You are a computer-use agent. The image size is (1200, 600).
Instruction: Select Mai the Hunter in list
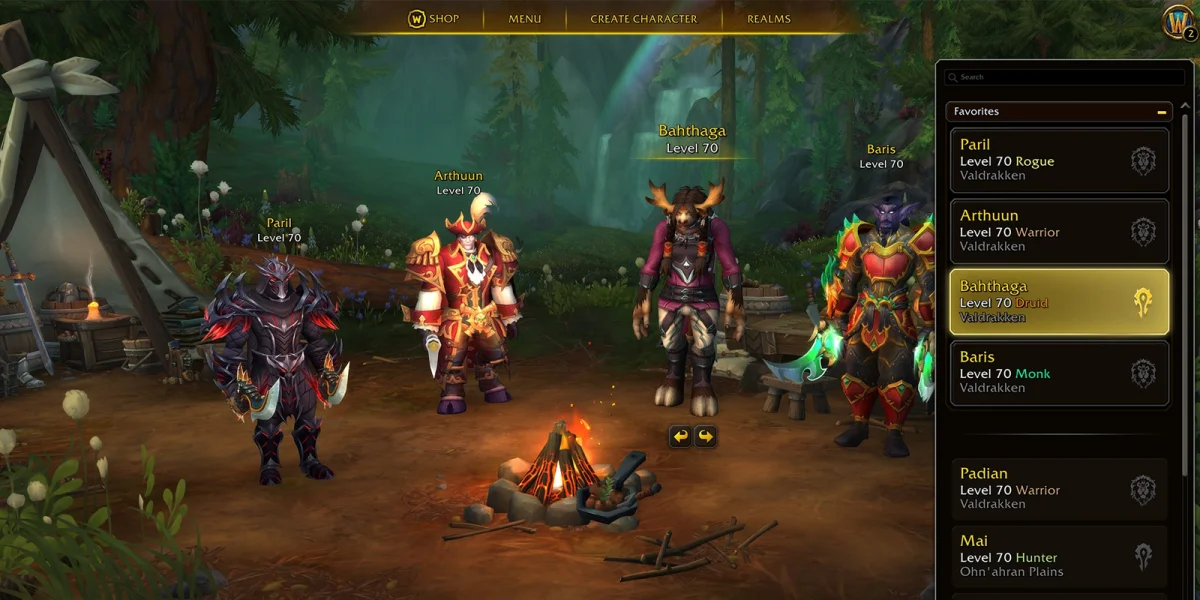1058,557
